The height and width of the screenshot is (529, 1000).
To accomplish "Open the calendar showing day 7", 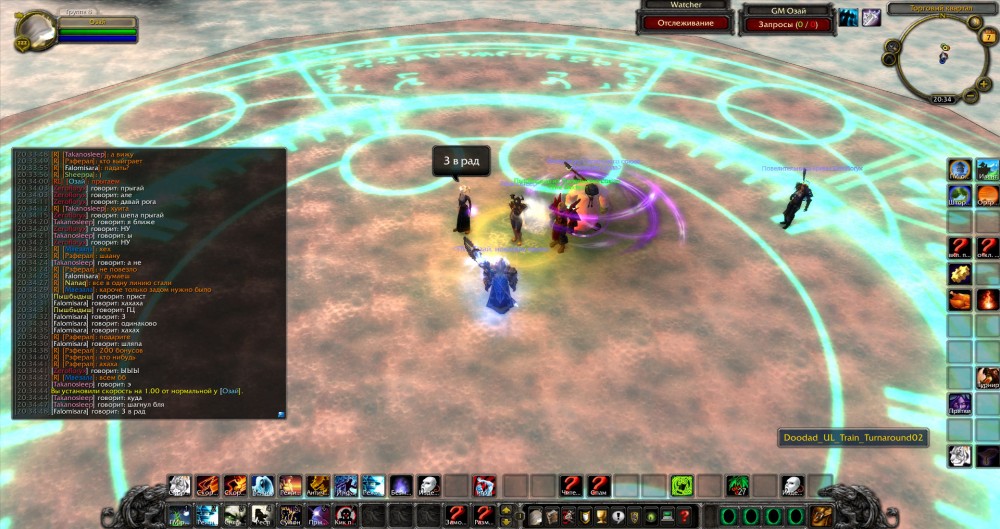I will (x=989, y=37).
